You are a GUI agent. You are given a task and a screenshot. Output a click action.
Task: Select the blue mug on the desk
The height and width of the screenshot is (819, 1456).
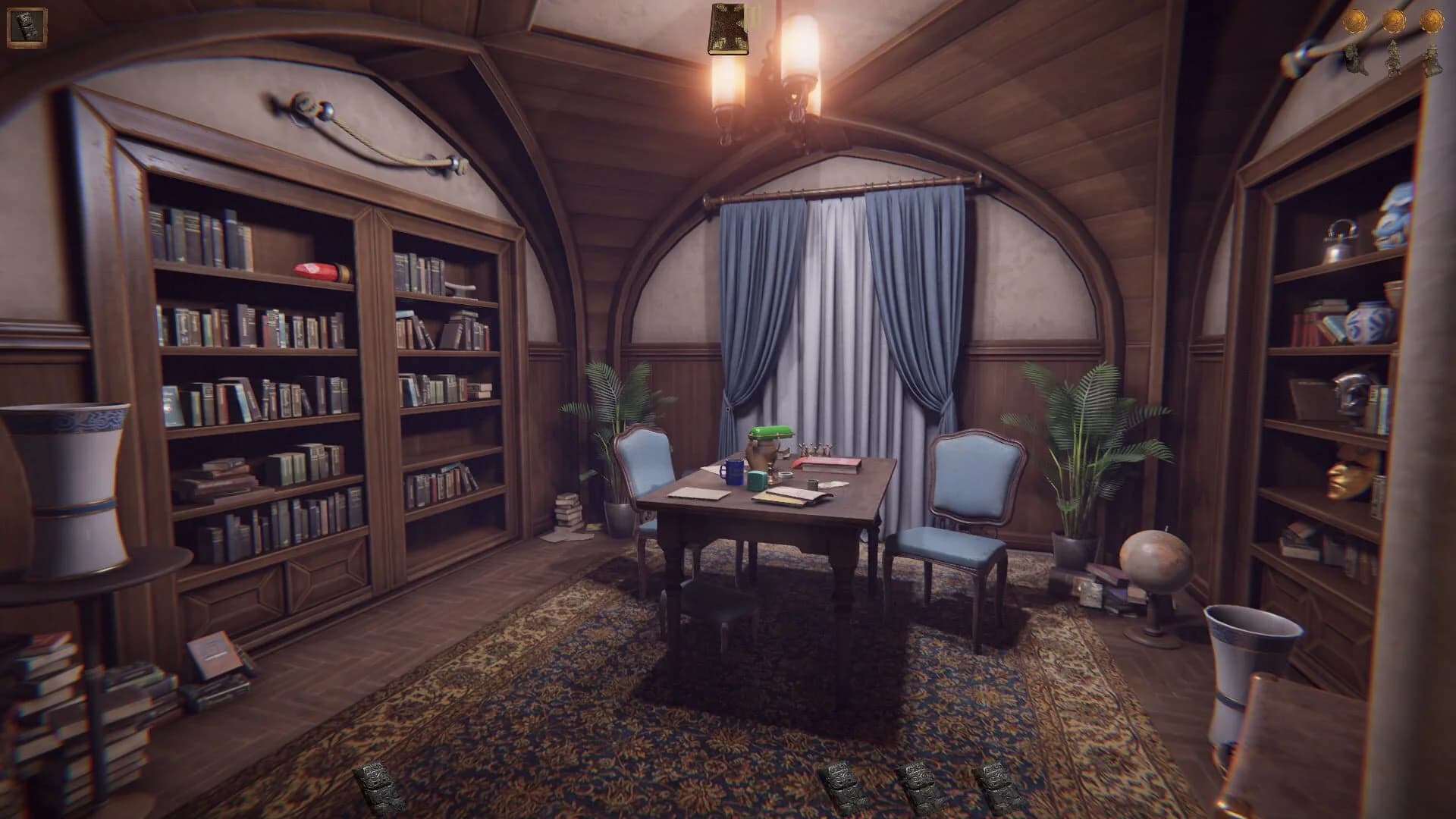pos(733,472)
